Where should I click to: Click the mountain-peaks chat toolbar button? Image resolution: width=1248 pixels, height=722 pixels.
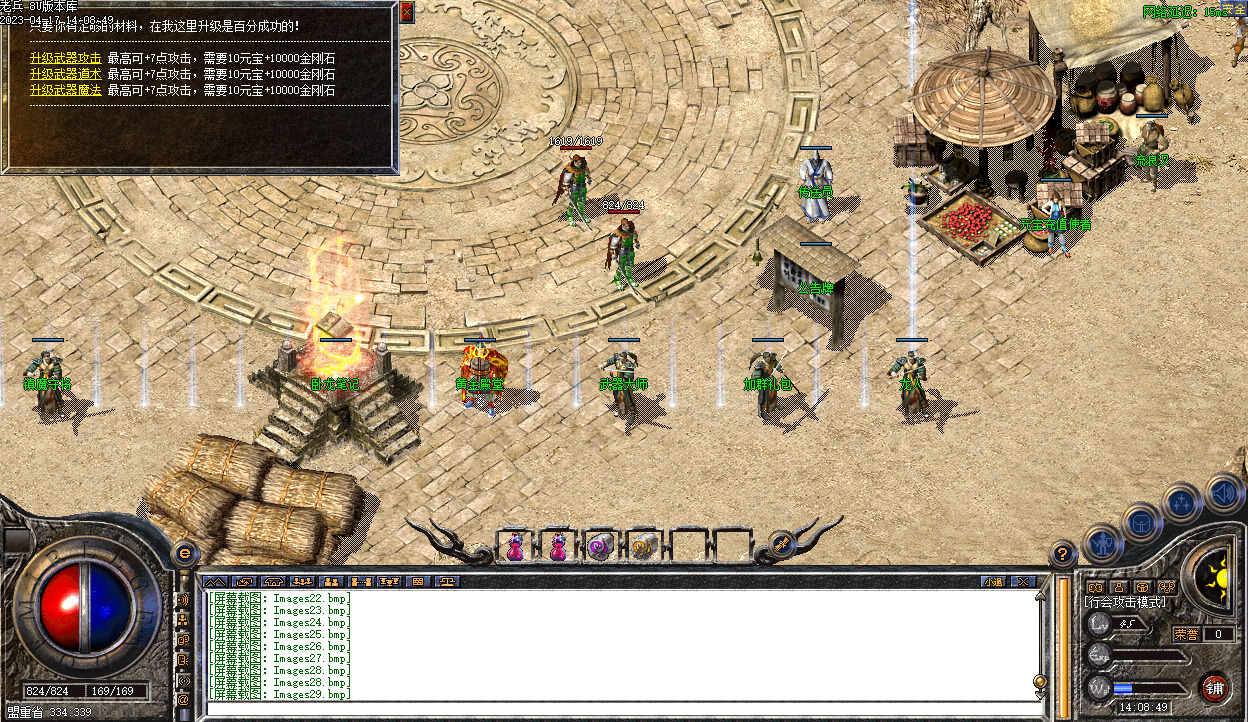(214, 581)
